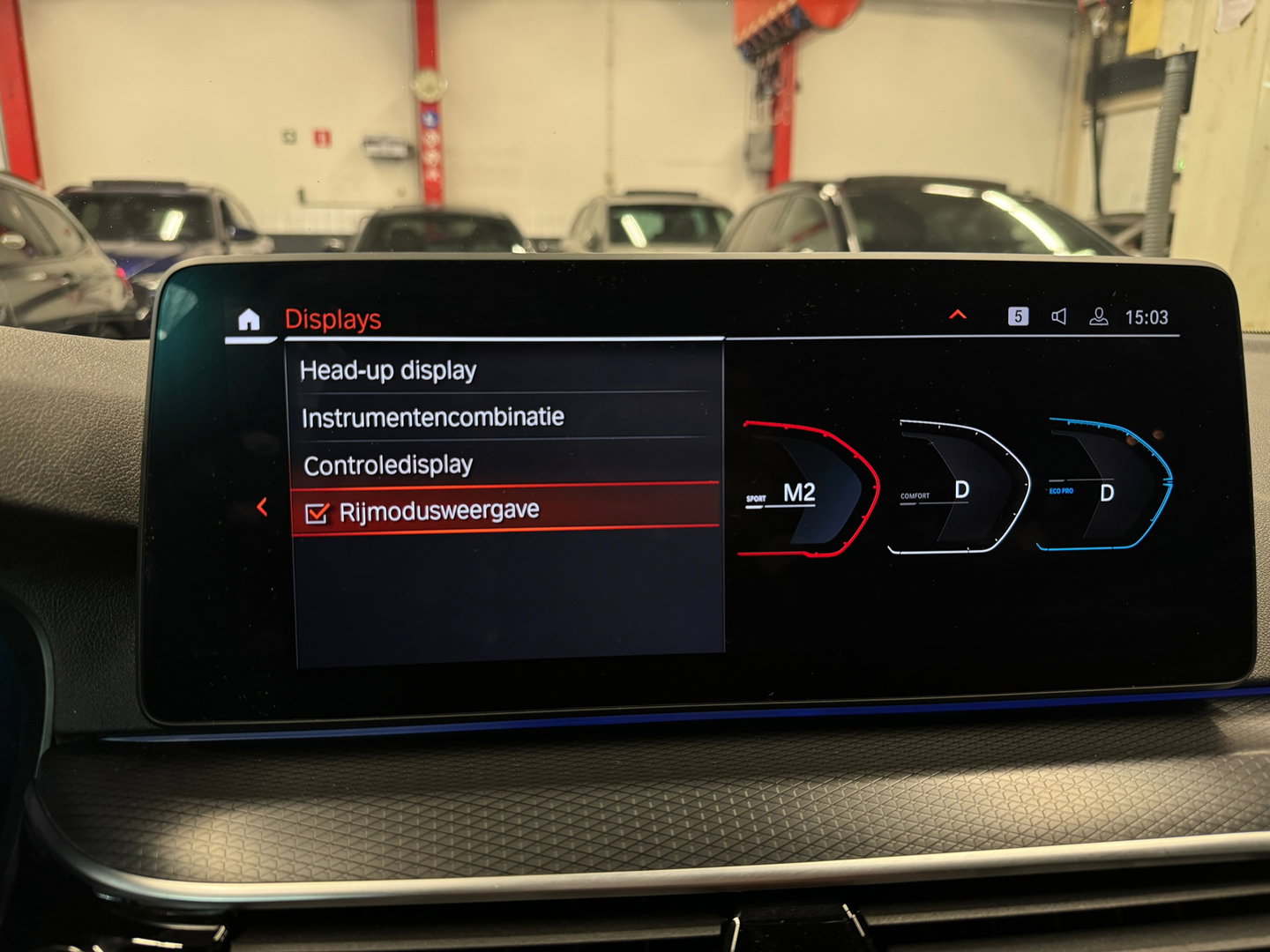Select the red SPORT mode gauge preview
Screen dimensions: 1270x952
click(x=811, y=489)
